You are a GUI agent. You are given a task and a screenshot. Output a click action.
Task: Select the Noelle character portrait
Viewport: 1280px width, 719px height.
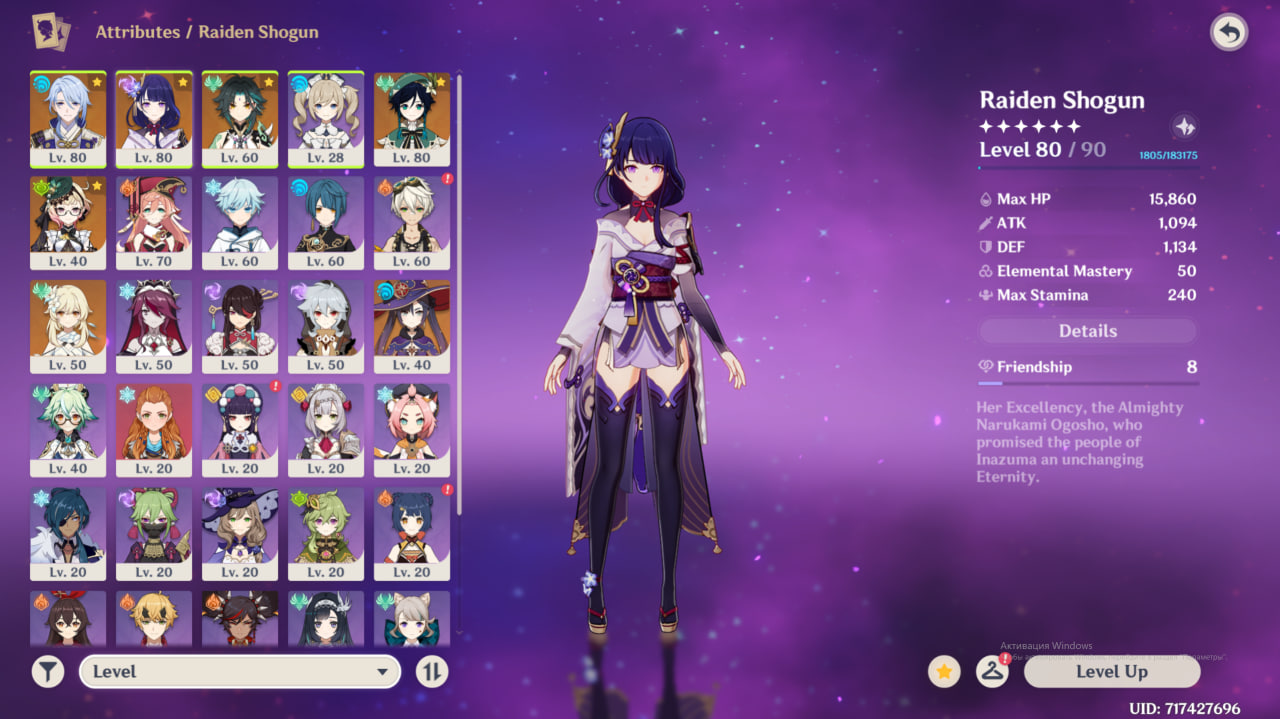[326, 430]
